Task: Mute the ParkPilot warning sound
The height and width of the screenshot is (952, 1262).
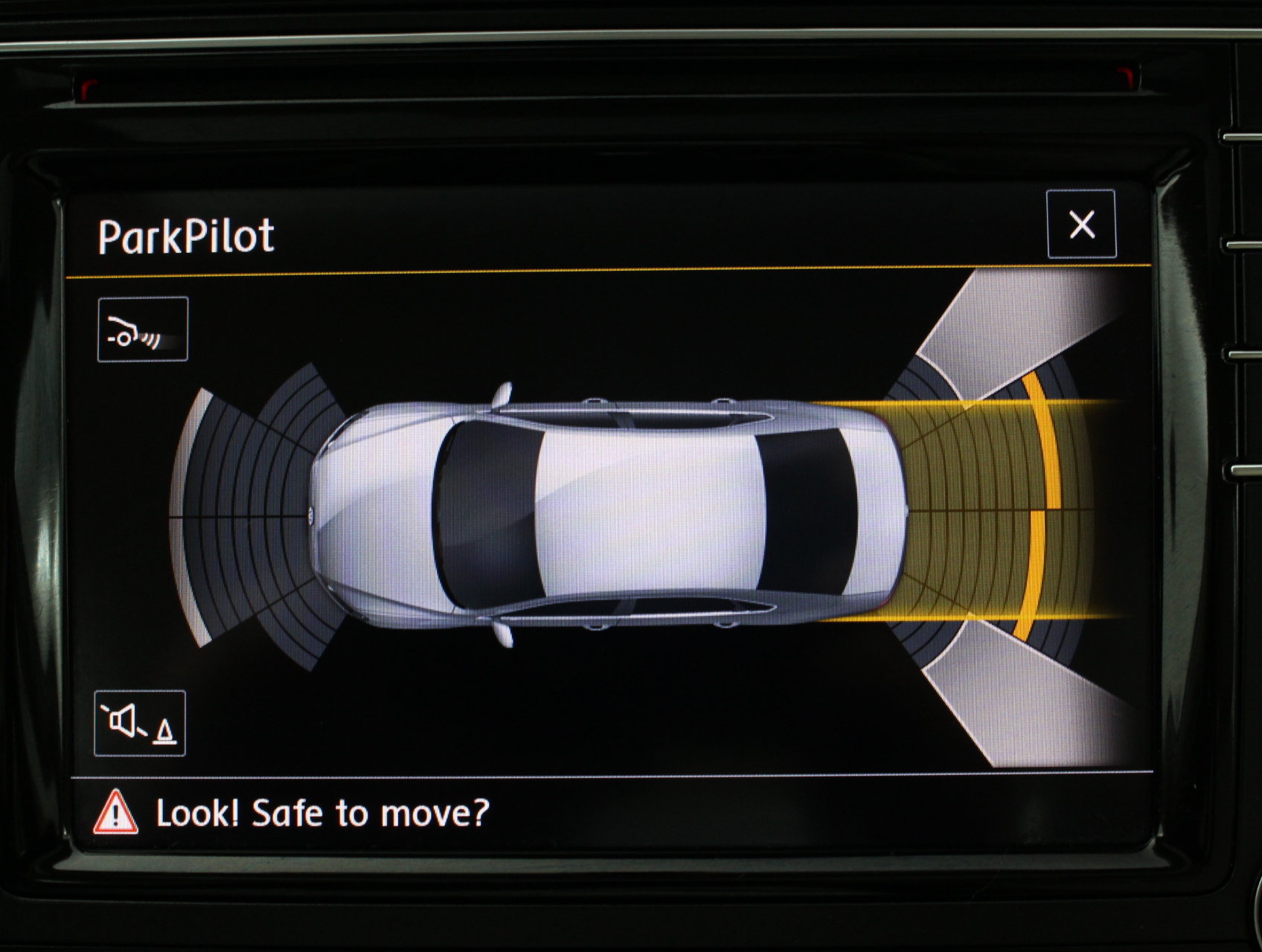Action: pyautogui.click(x=140, y=723)
